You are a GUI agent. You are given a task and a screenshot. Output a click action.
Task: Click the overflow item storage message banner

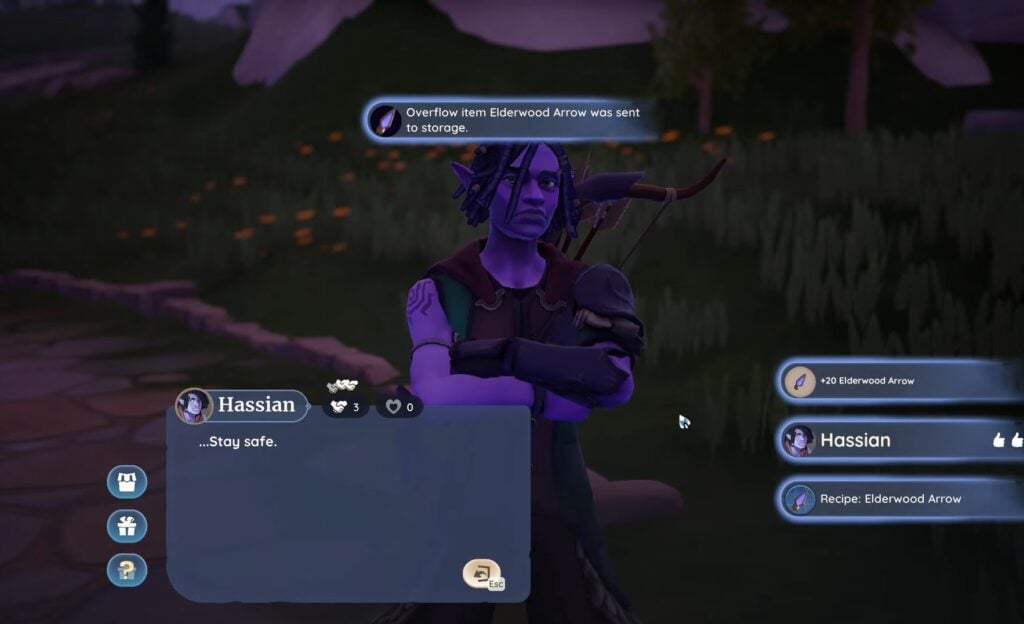click(510, 120)
